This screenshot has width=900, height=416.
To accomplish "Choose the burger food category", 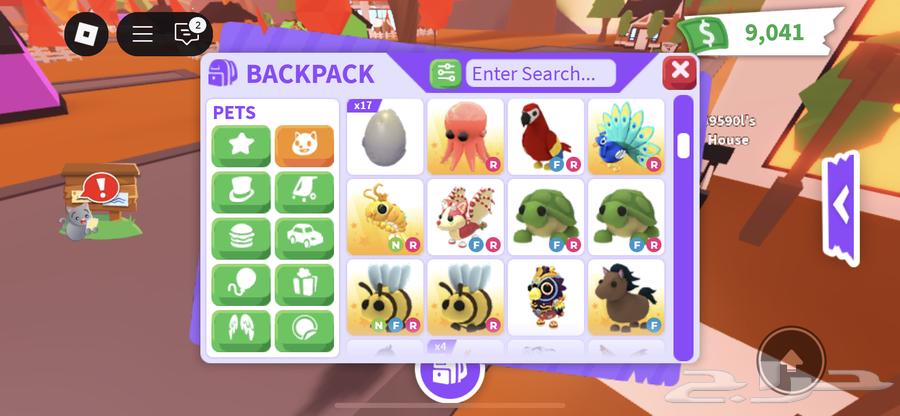I will tap(241, 238).
